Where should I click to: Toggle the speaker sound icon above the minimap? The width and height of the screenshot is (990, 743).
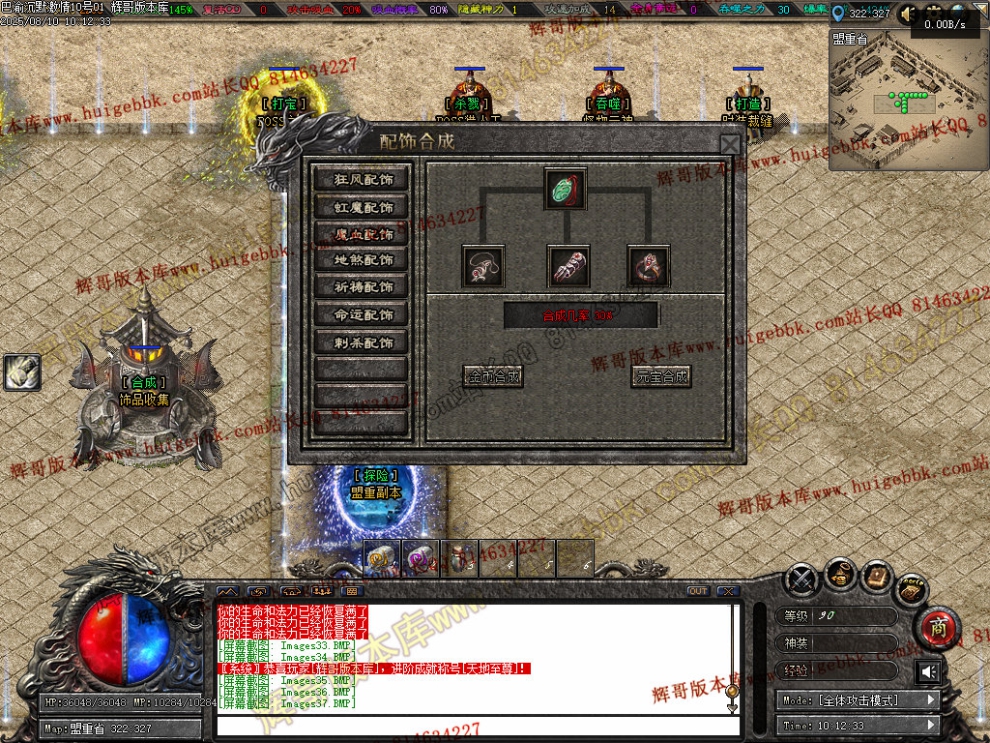pyautogui.click(x=908, y=14)
